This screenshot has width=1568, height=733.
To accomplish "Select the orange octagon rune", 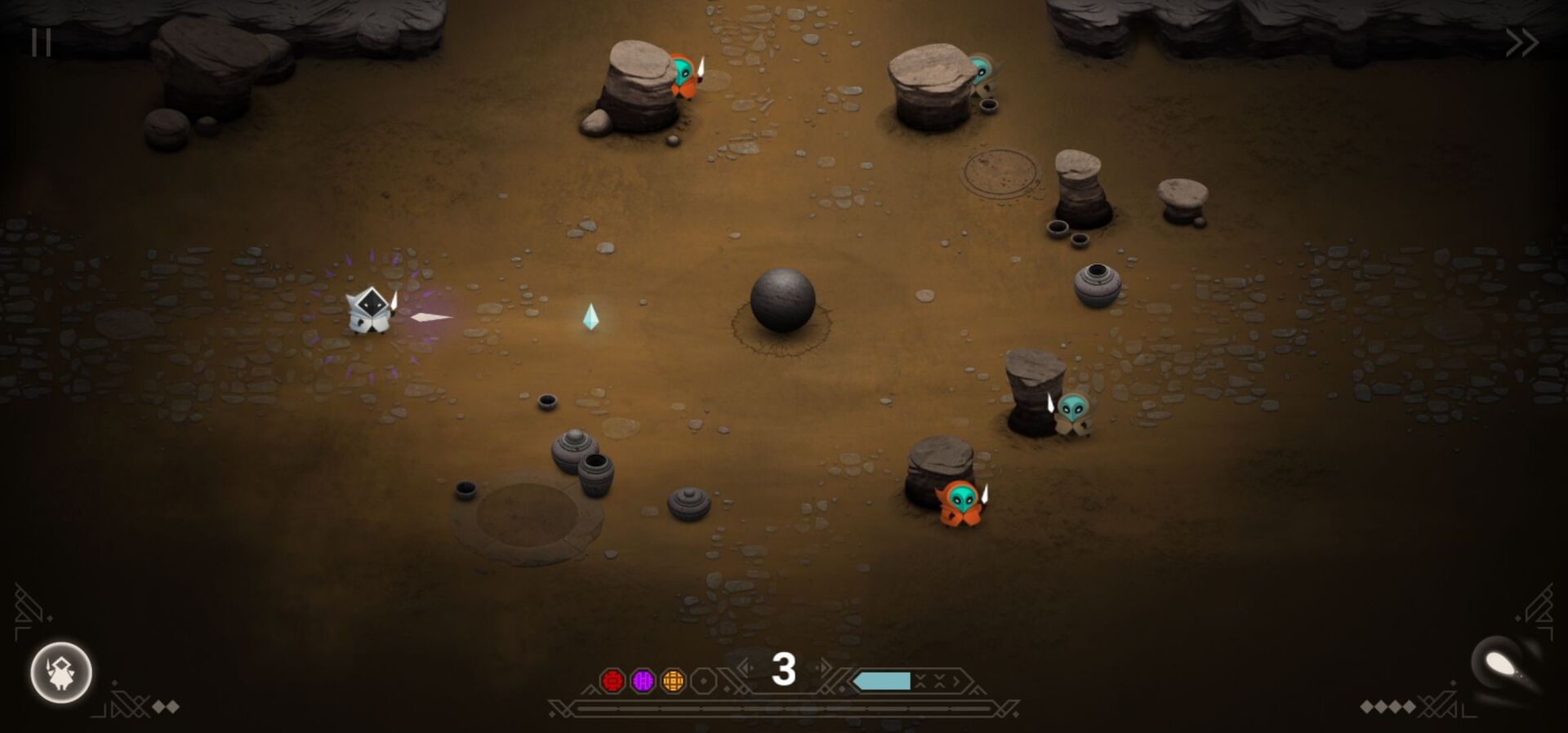I will click(x=673, y=680).
